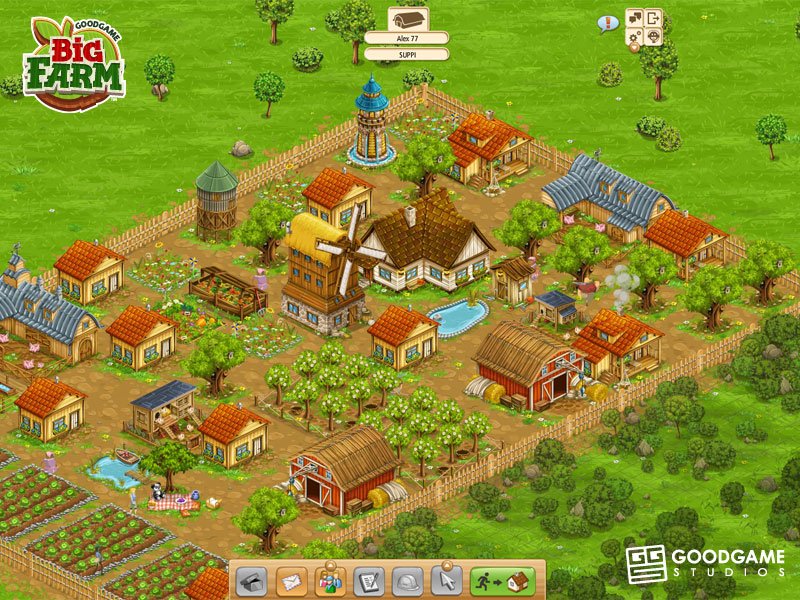Click the Goodgame Studios logo
Screen dimensions: 800x600
point(704,563)
